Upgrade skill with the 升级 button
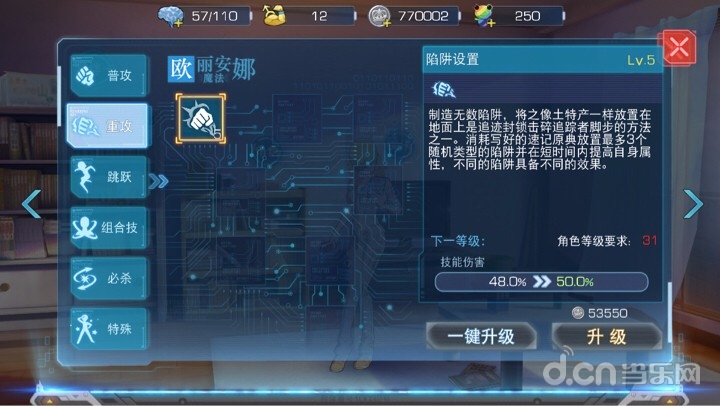720x406 pixels. coord(604,336)
